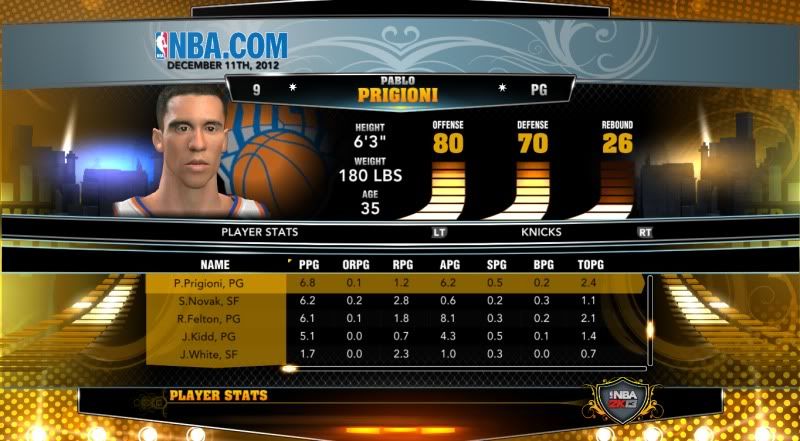Viewport: 800px width, 441px height.
Task: Change the Knicks team selector
Action: click(540, 232)
